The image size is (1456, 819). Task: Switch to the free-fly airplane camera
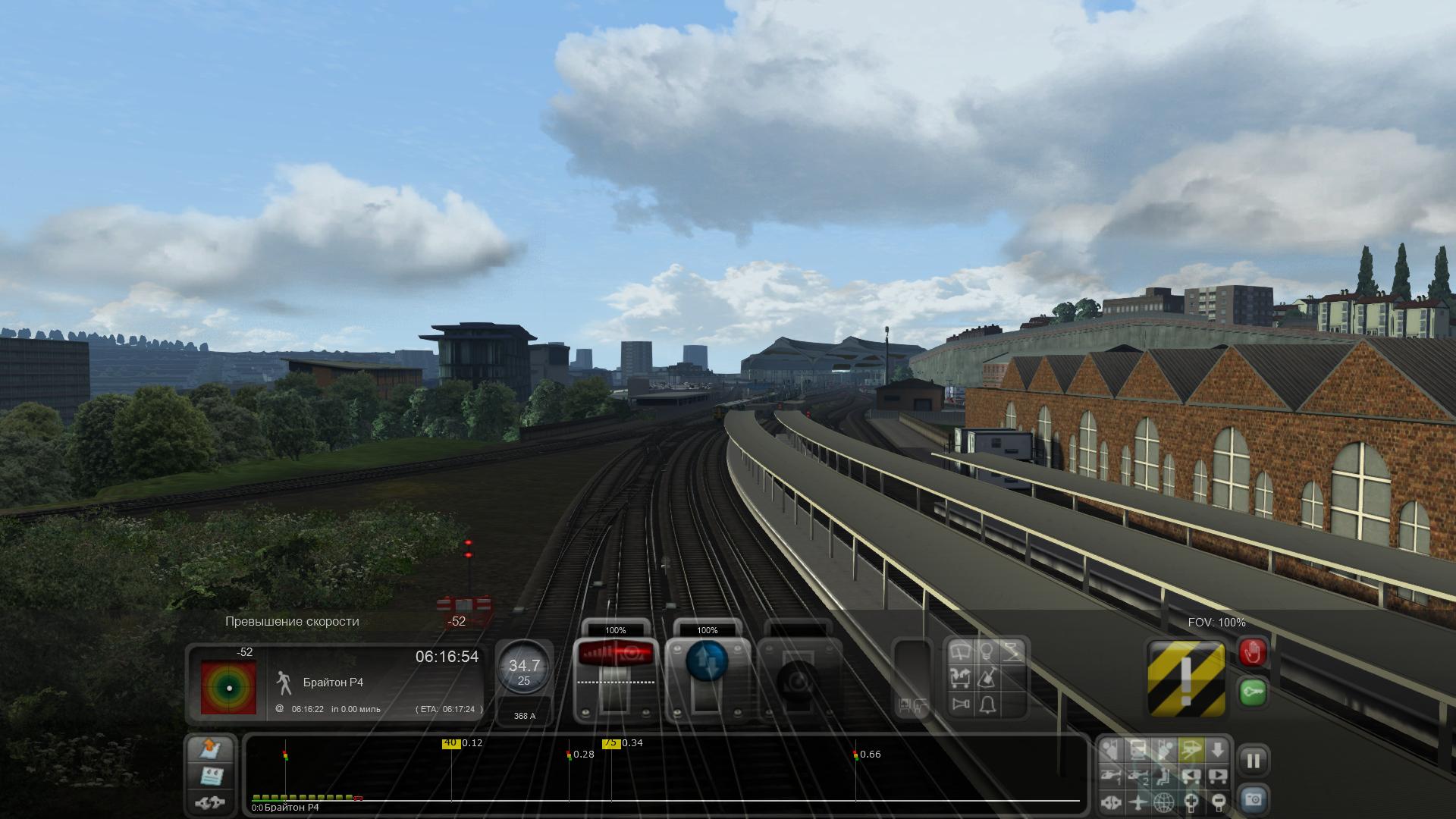pos(1137,802)
